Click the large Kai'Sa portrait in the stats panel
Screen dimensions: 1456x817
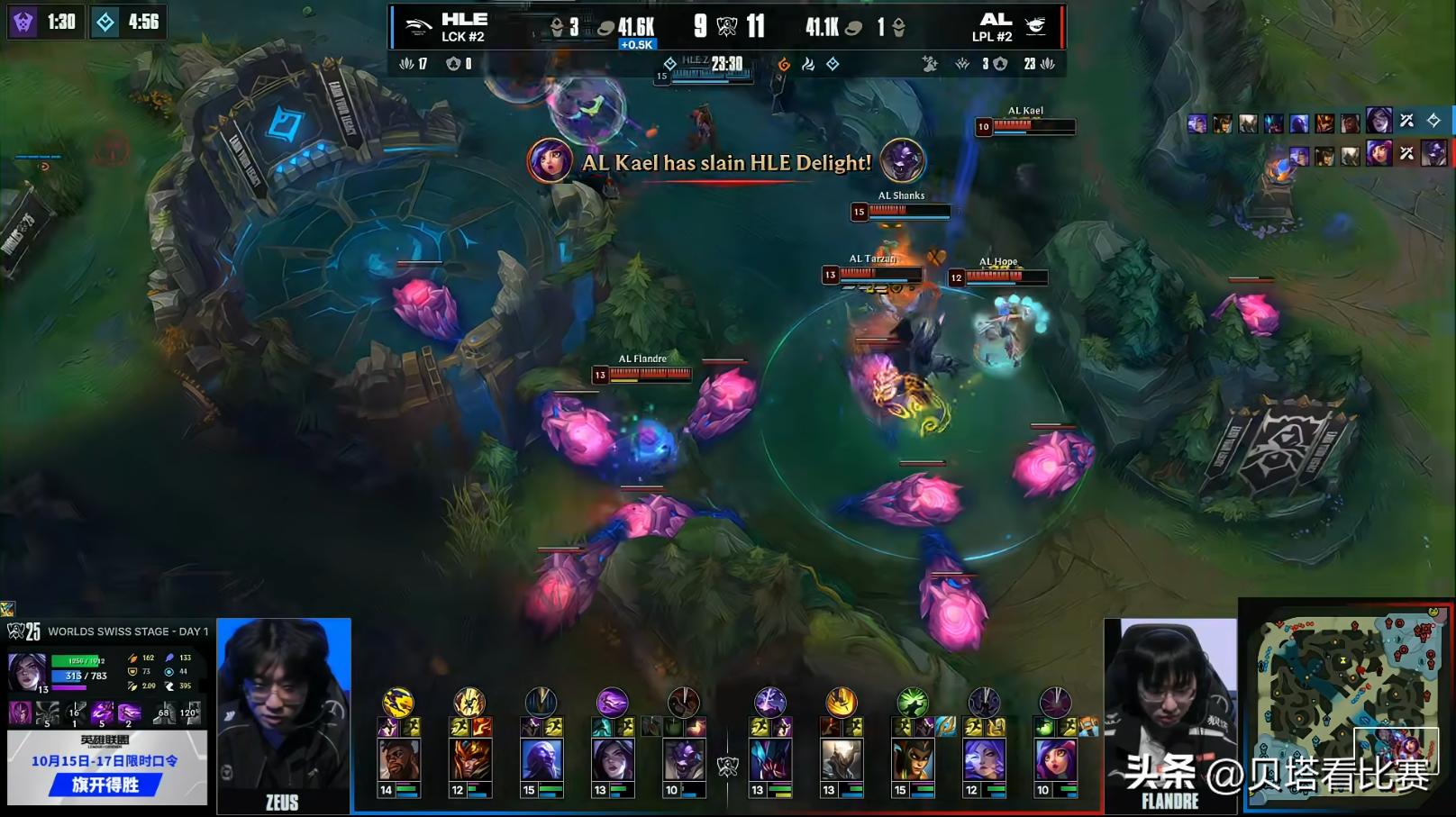(x=27, y=673)
